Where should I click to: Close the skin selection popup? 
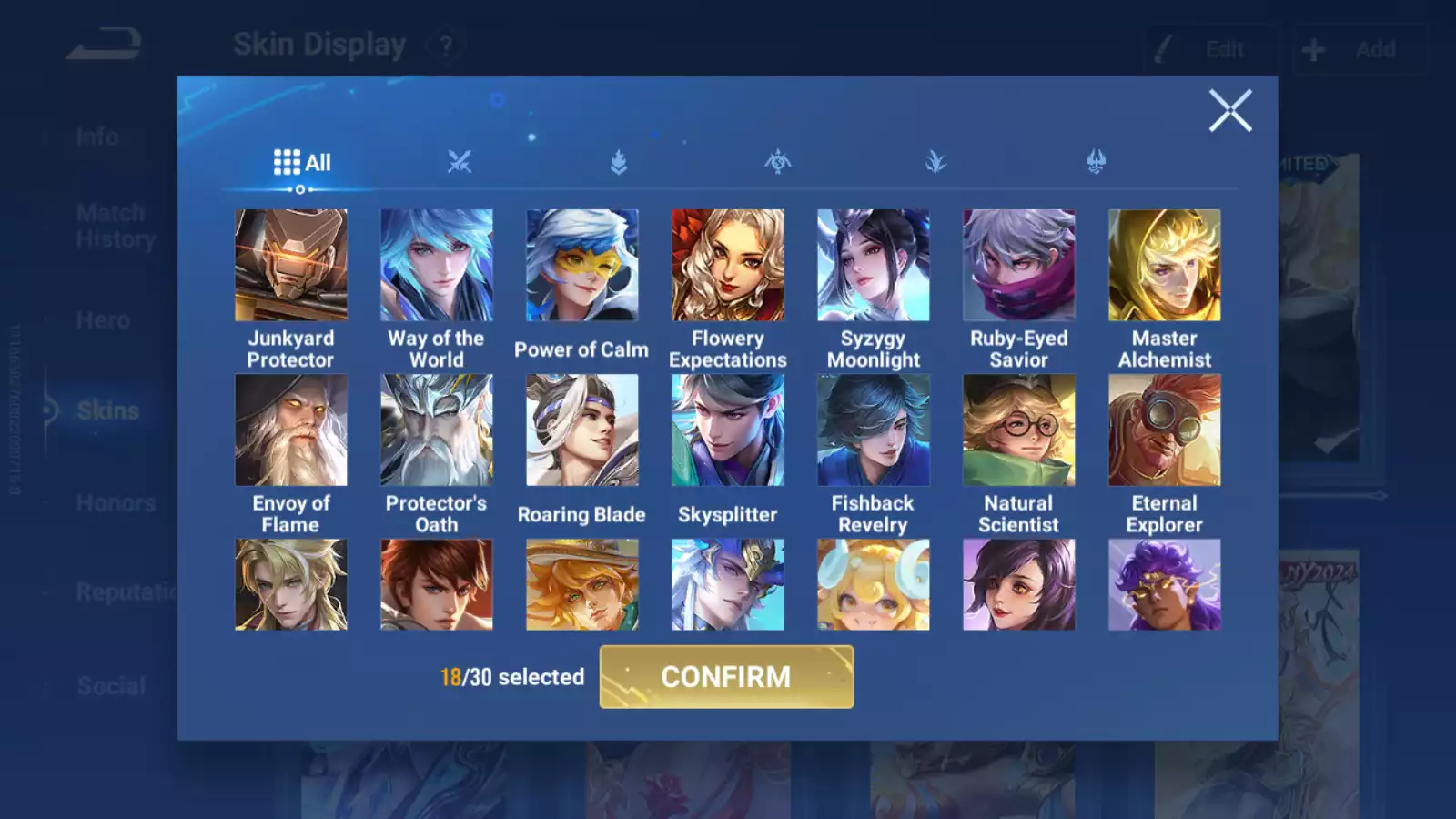[x=1230, y=111]
